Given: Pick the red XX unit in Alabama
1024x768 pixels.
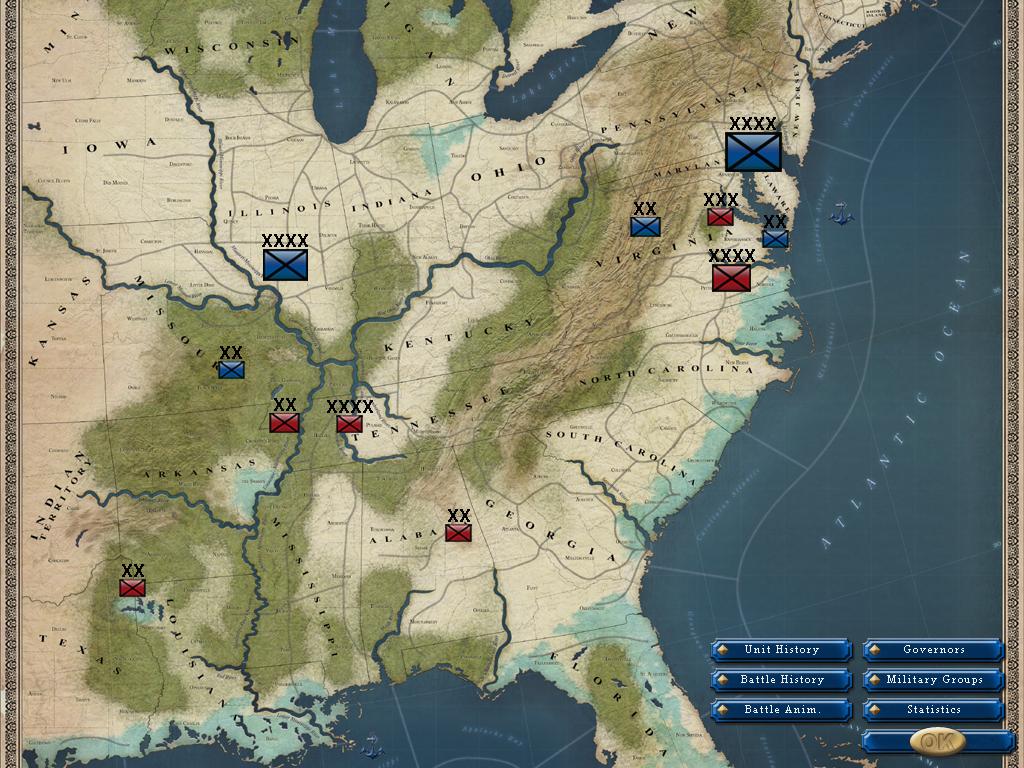Looking at the screenshot, I should coord(458,532).
